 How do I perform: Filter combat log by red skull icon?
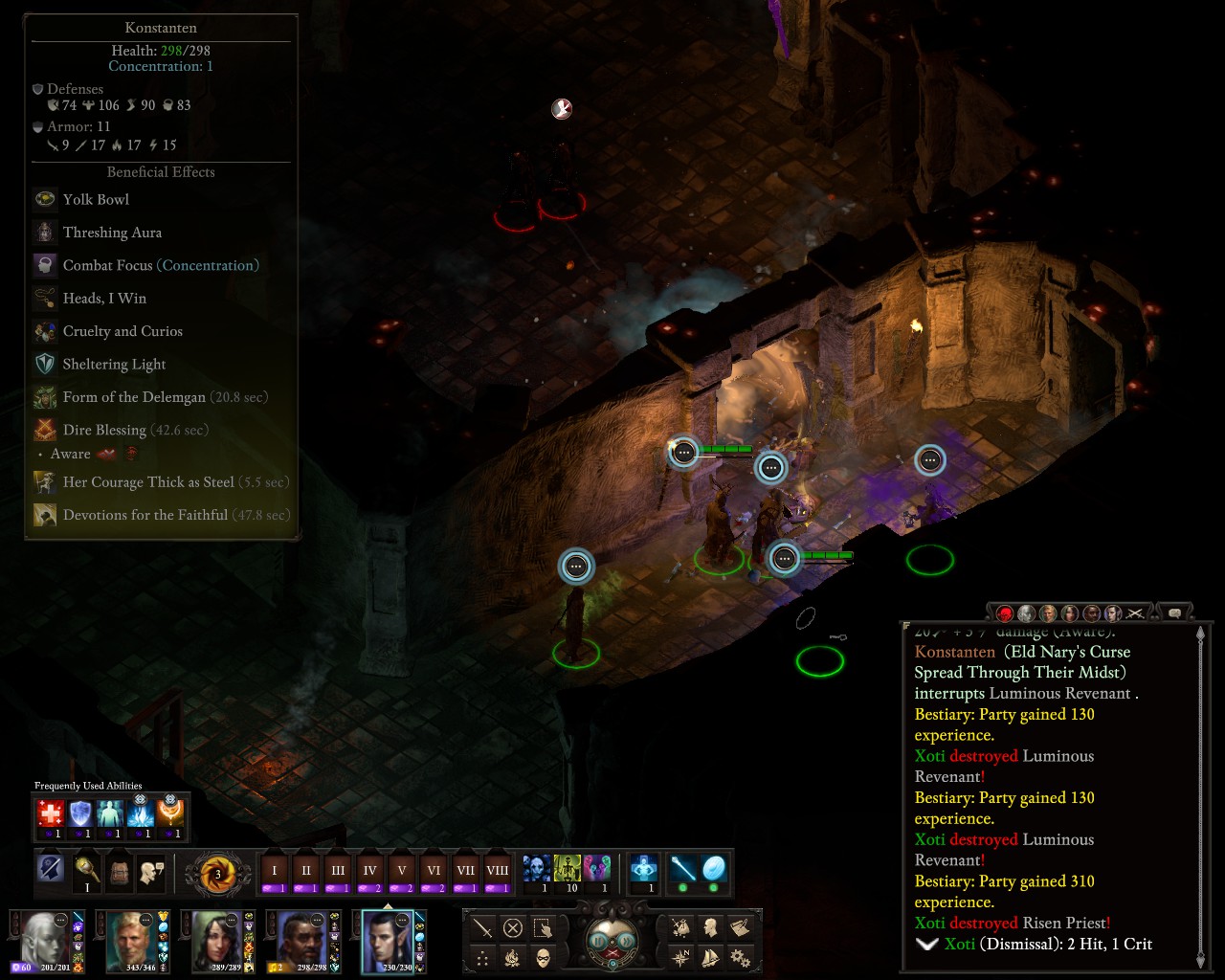(x=1005, y=612)
